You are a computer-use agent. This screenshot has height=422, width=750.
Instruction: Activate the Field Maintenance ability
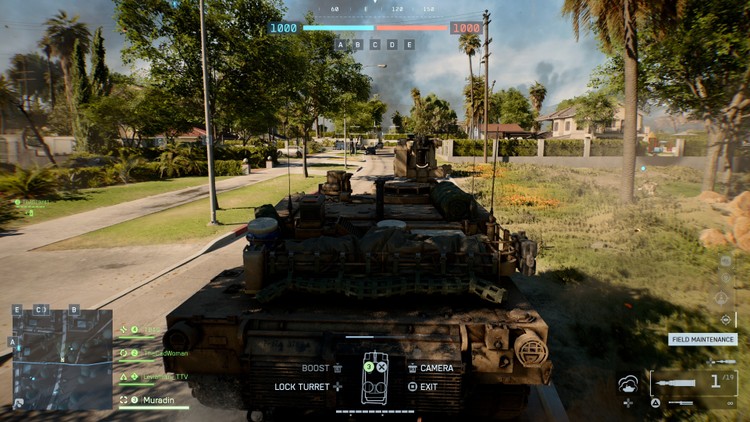coord(703,339)
